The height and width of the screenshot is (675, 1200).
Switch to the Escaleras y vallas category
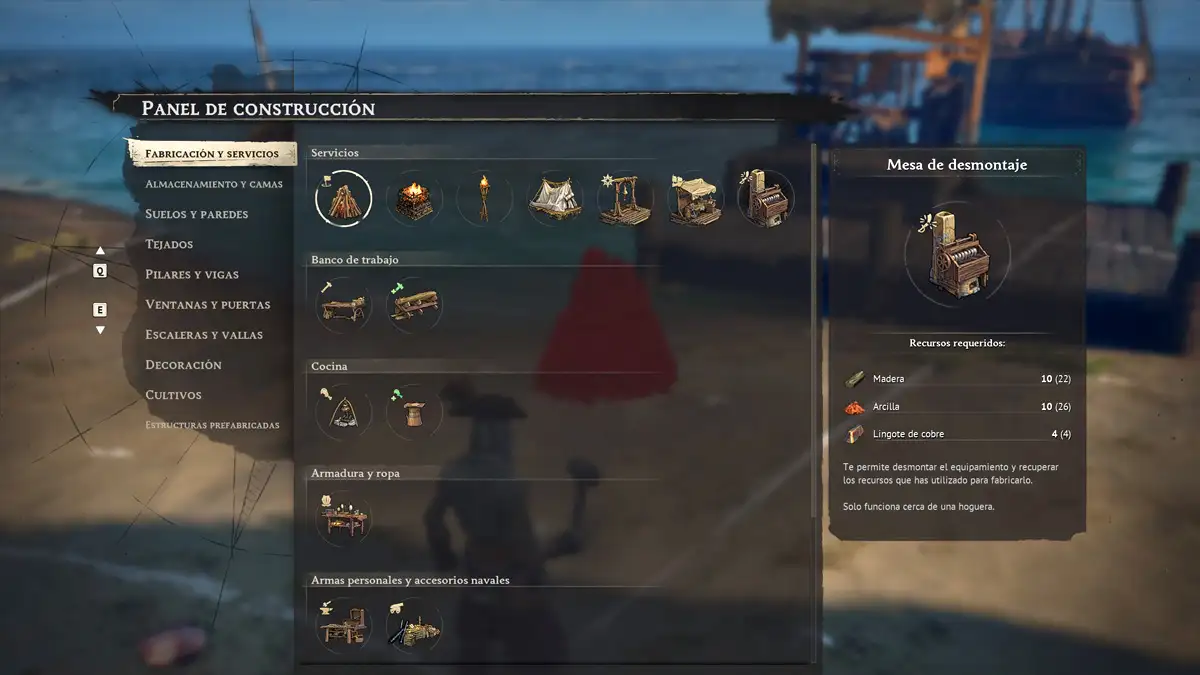tap(204, 334)
